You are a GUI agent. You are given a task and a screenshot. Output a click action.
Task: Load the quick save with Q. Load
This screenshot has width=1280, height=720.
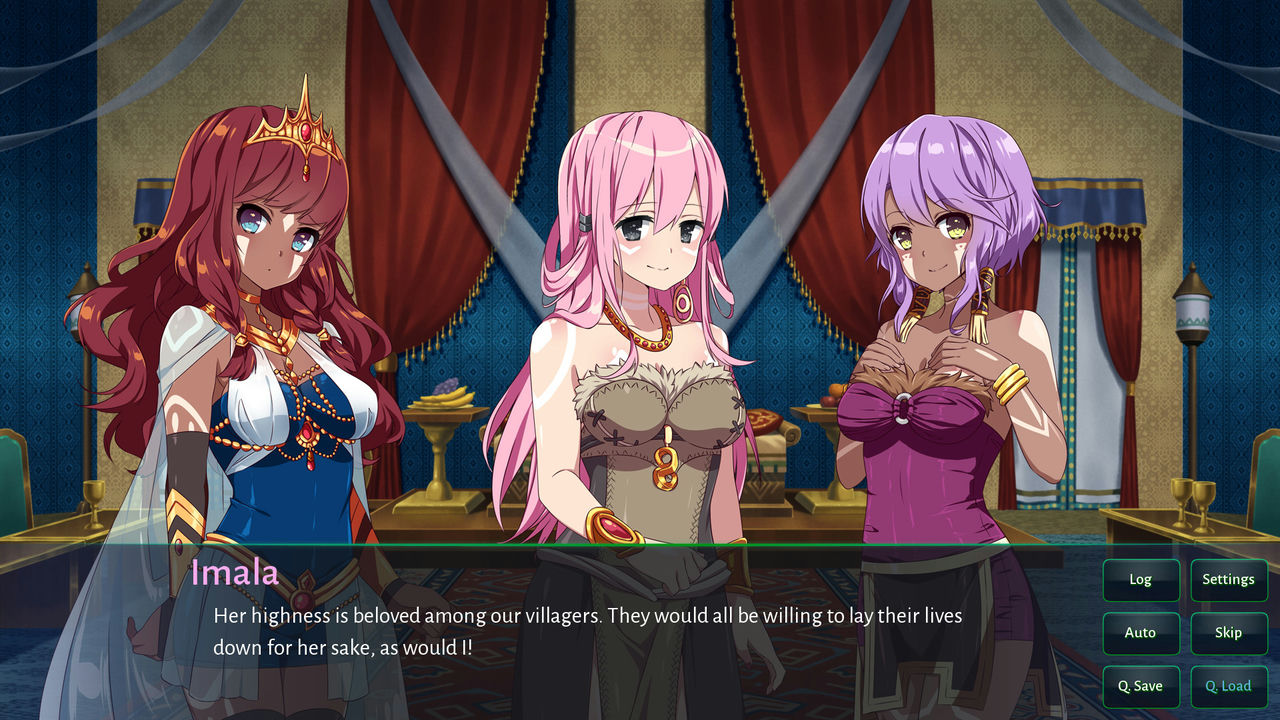1229,686
